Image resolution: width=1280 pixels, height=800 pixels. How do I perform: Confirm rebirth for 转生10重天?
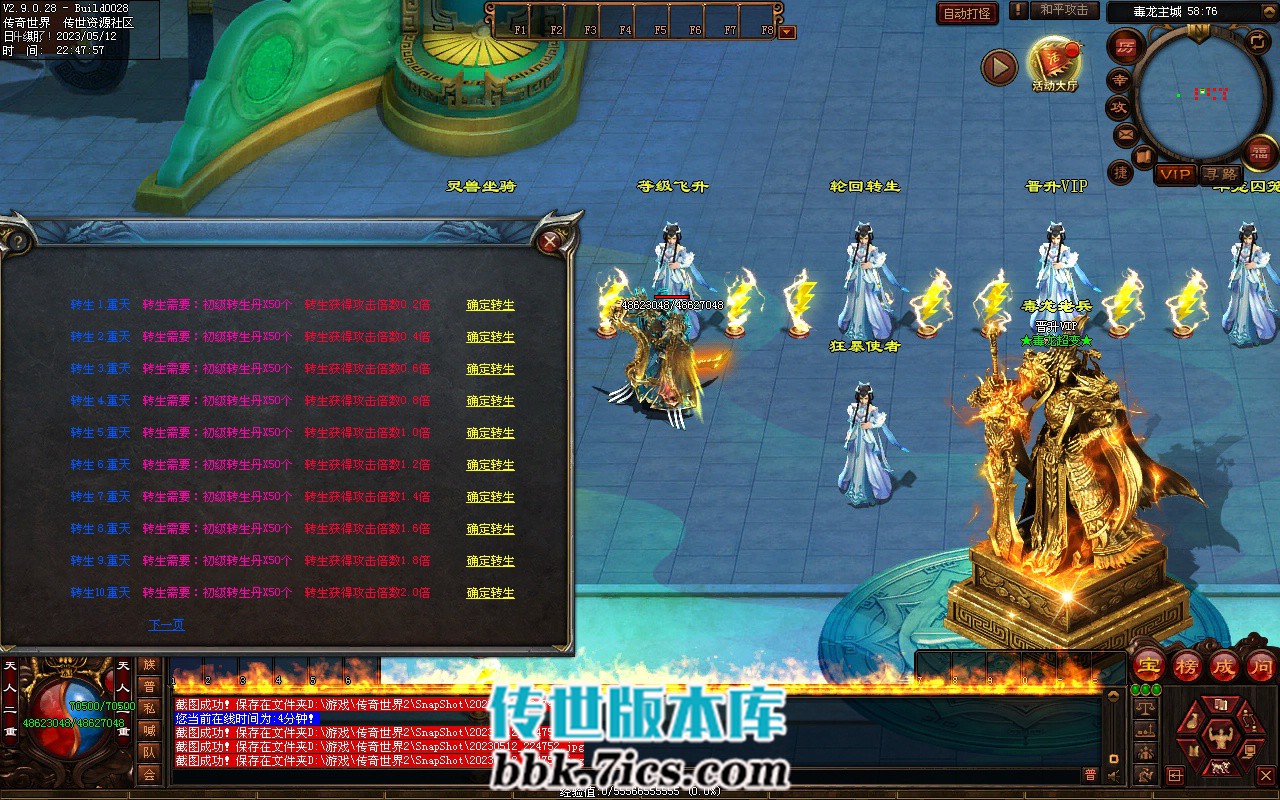click(x=490, y=593)
